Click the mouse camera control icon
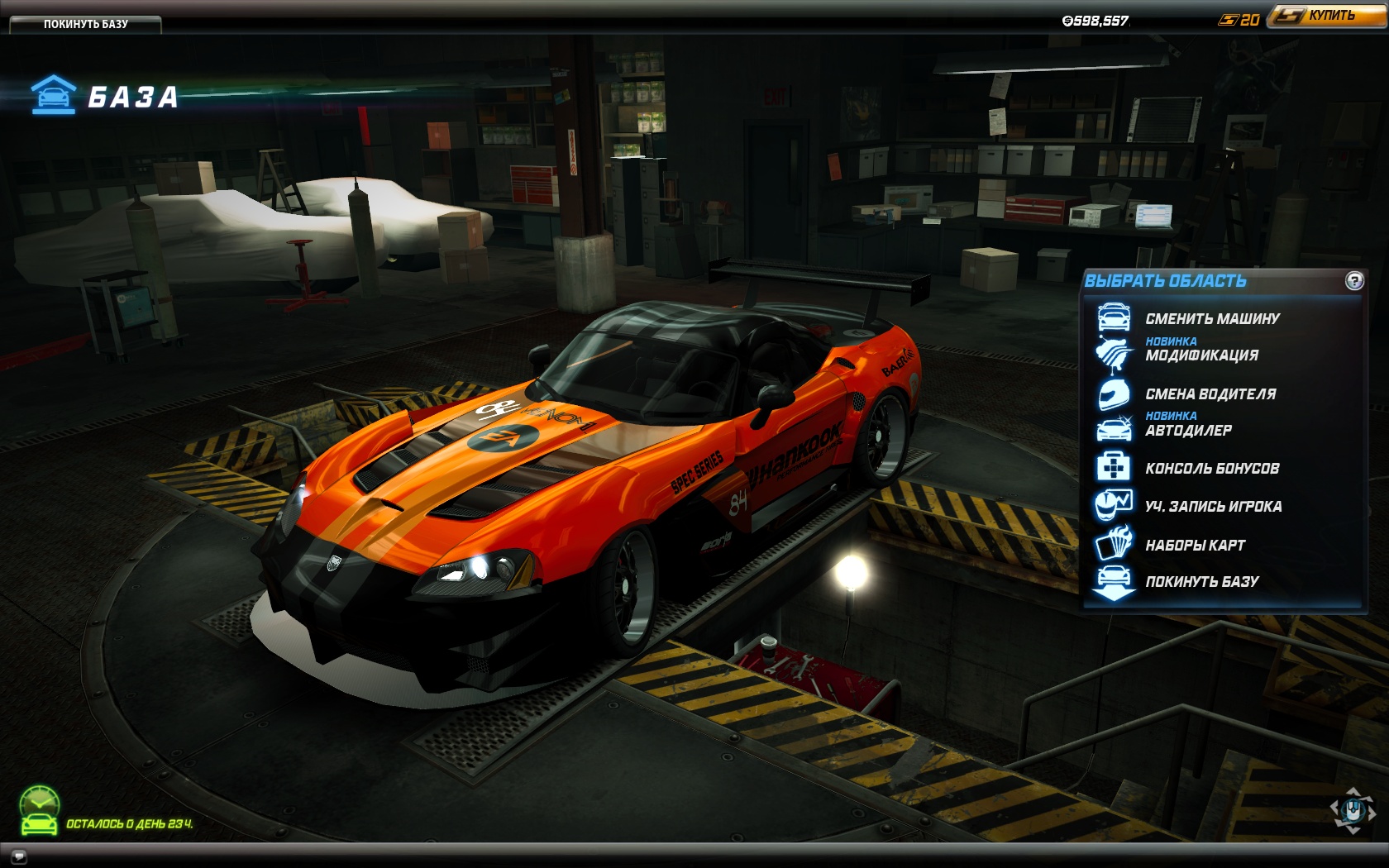 pyautogui.click(x=1353, y=810)
